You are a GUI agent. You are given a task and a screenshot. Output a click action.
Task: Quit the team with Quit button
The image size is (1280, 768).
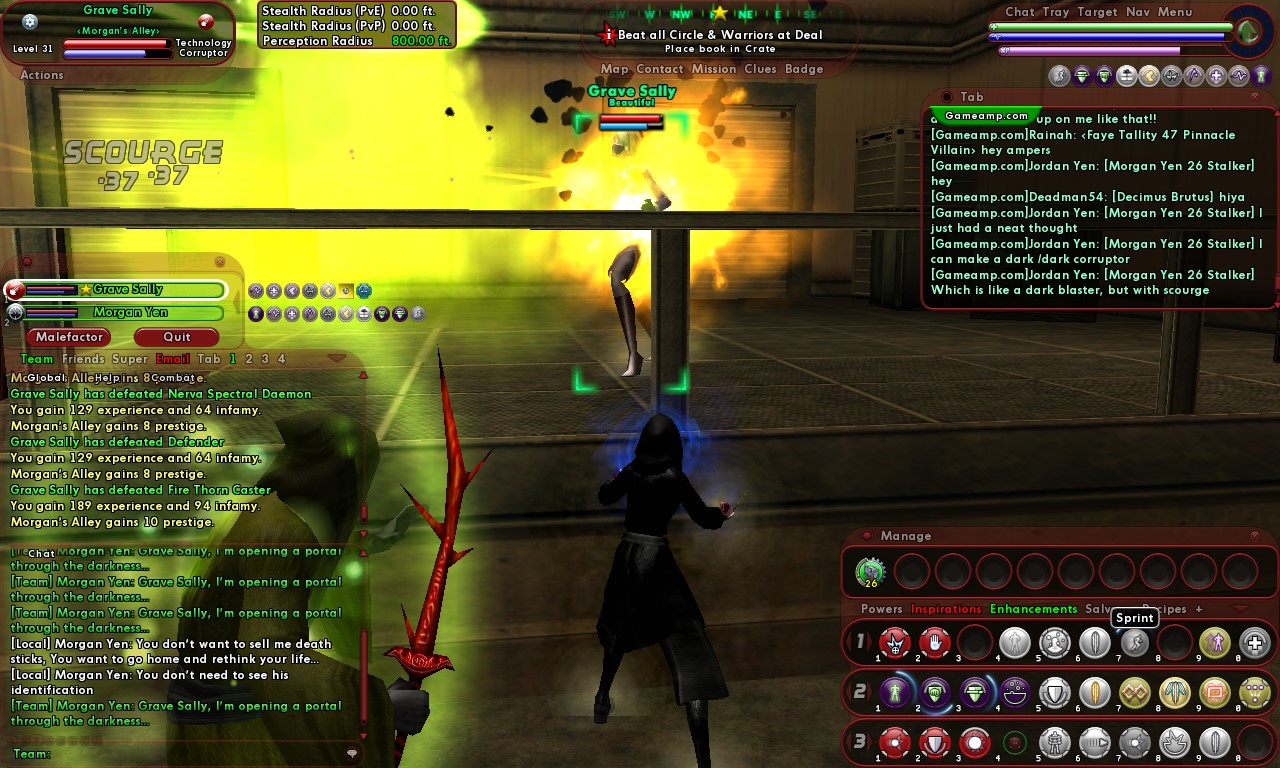point(177,337)
